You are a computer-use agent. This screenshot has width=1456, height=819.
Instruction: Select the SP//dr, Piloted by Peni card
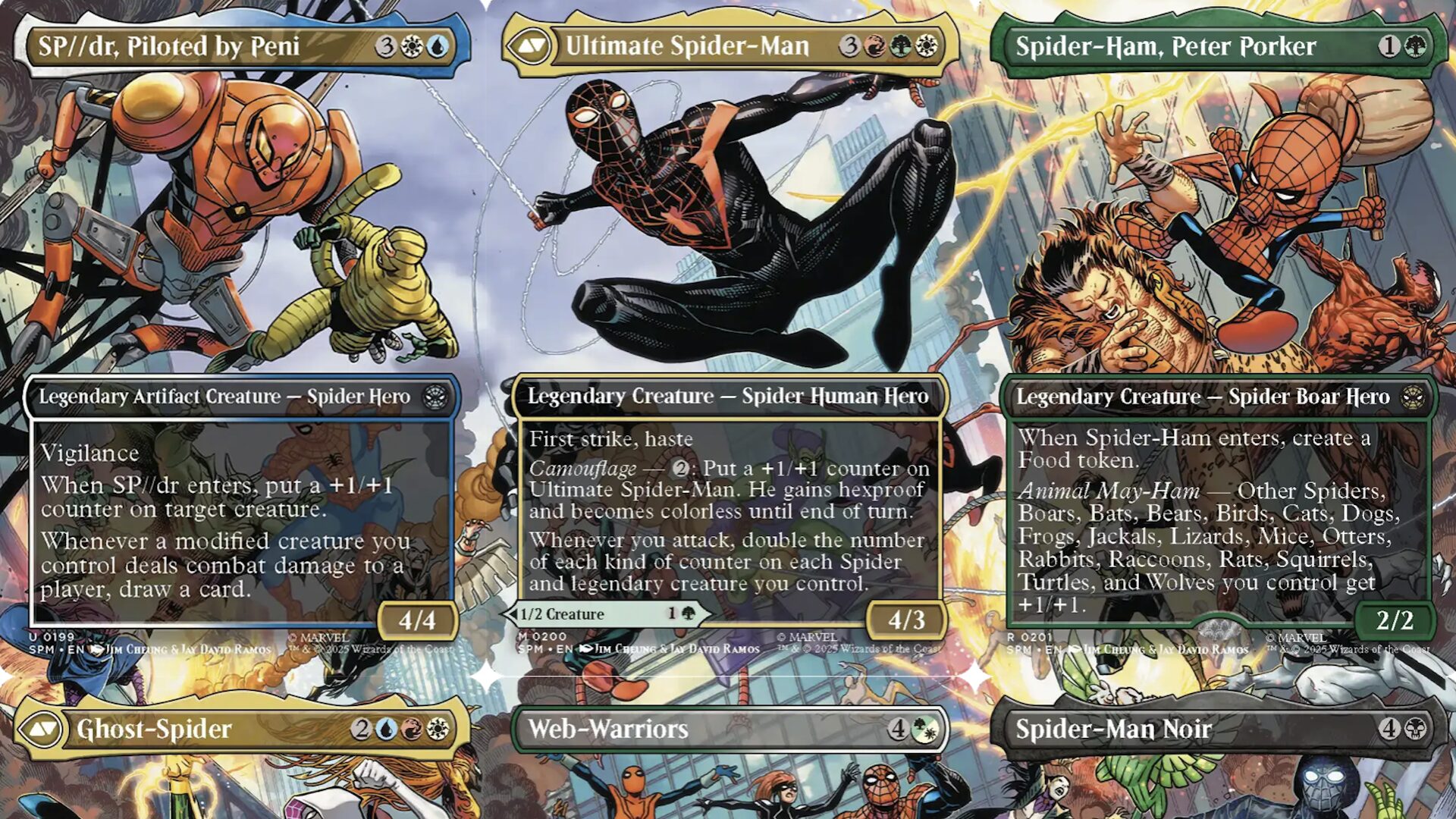click(241, 334)
